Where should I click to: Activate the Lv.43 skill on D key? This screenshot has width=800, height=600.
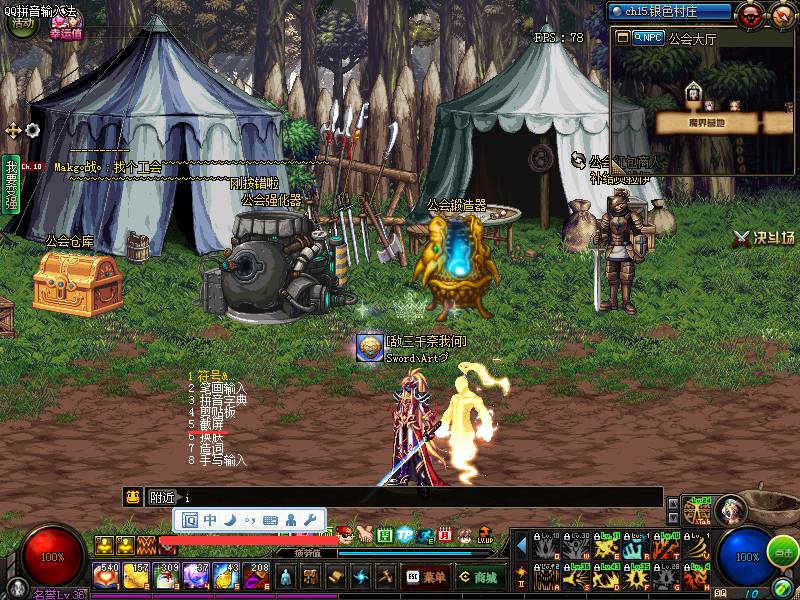[x=606, y=576]
